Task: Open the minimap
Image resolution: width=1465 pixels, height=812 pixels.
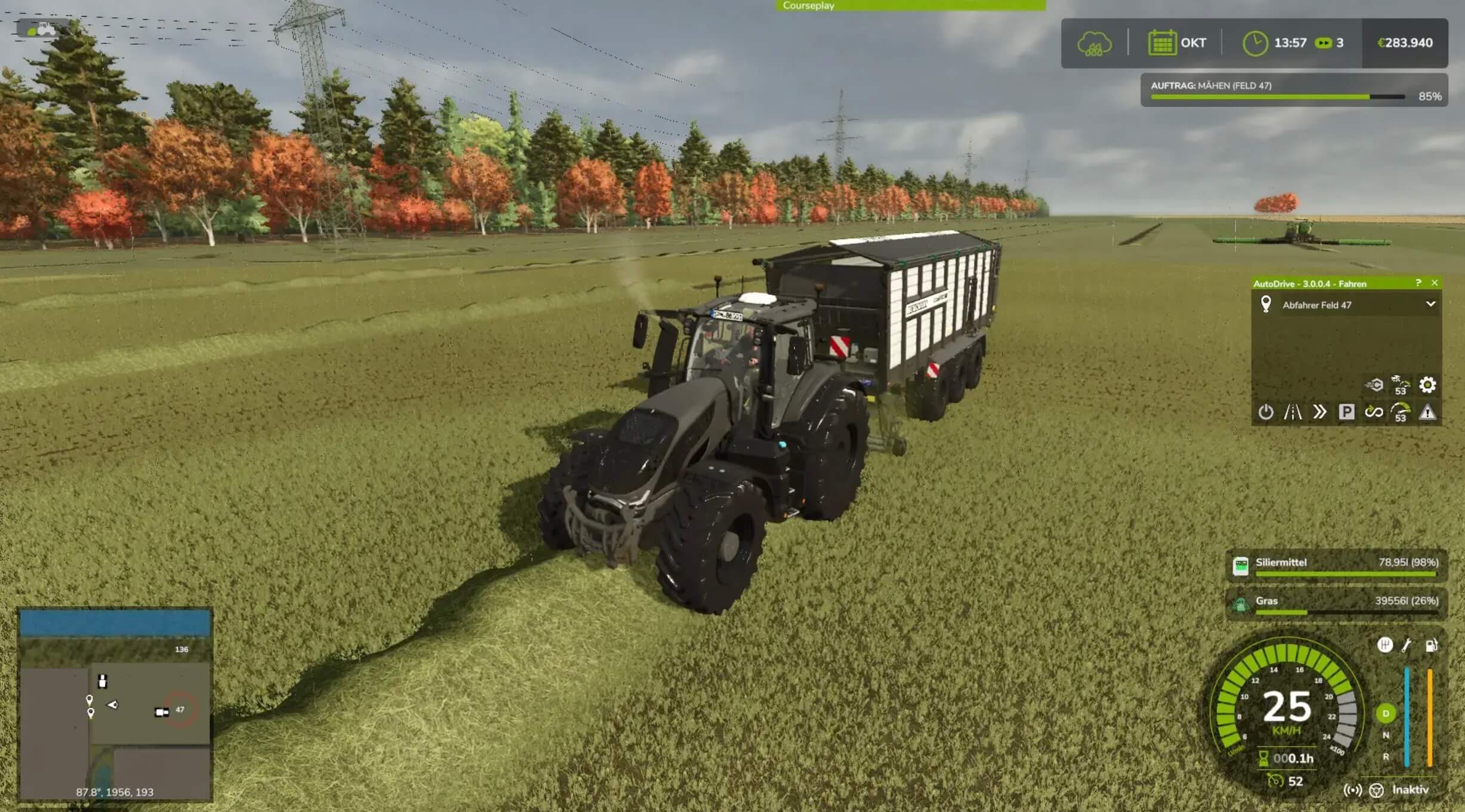Action: tap(115, 704)
